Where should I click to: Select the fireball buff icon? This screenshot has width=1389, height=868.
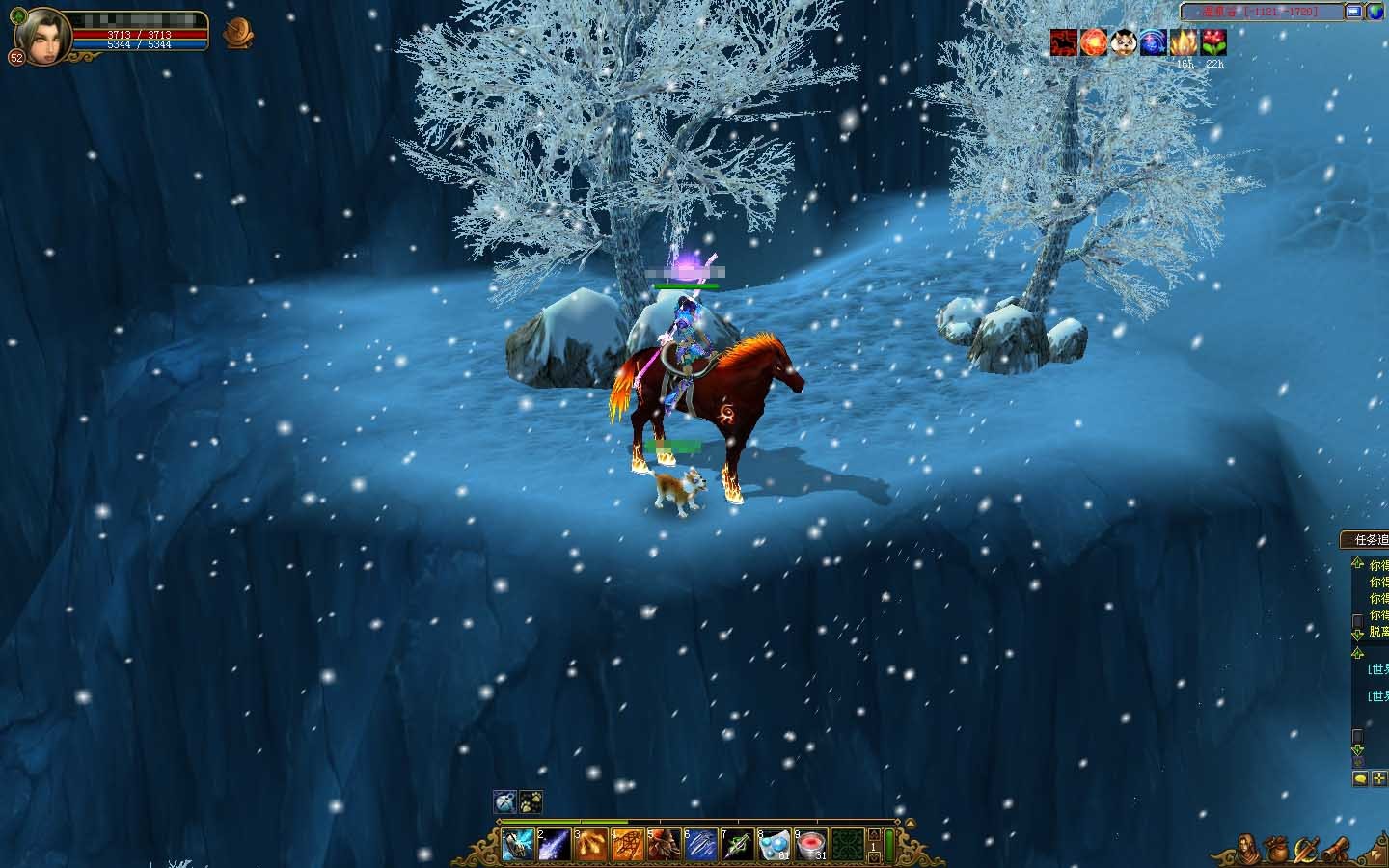point(1093,42)
